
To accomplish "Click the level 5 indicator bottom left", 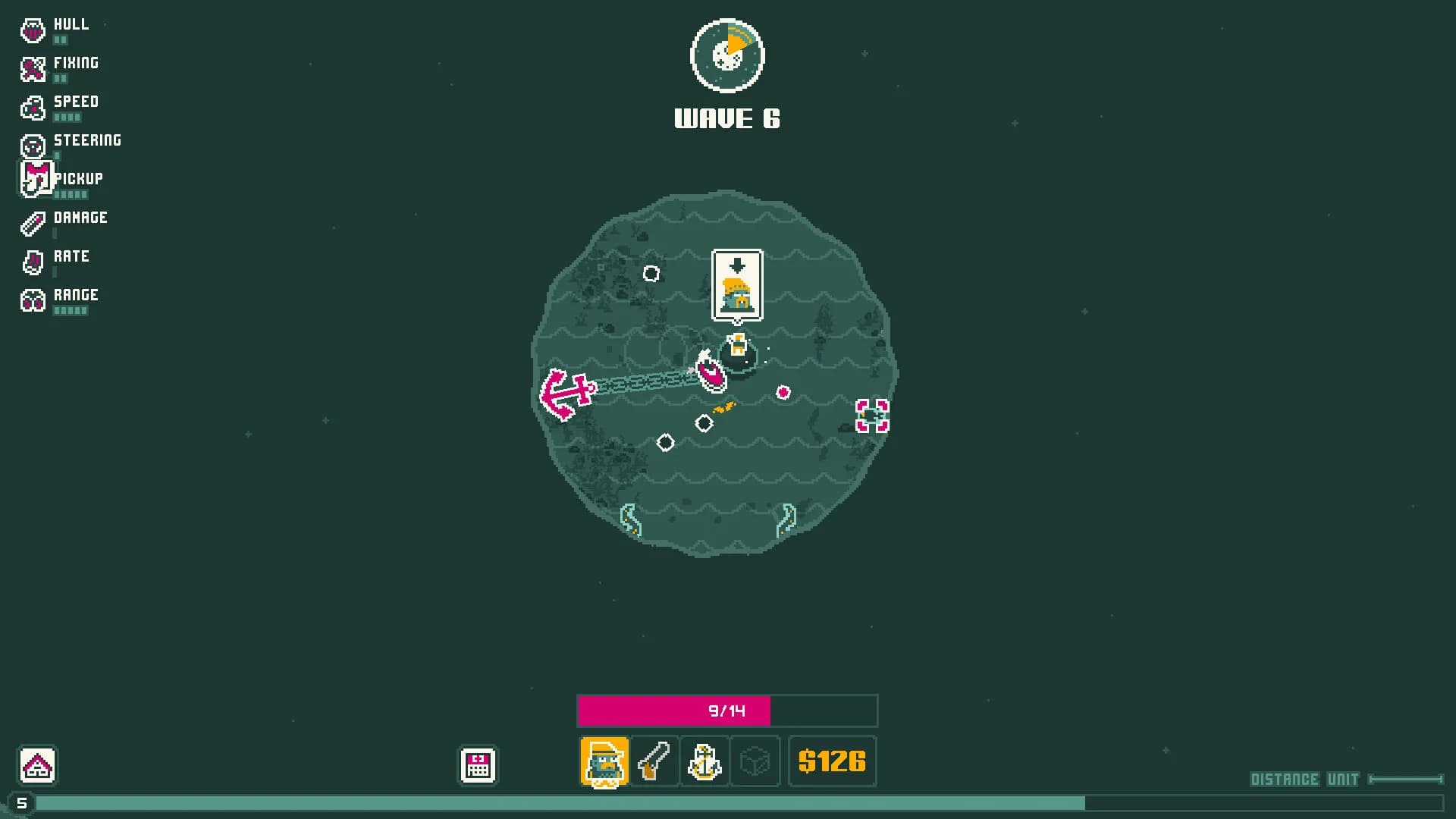I will tap(22, 802).
